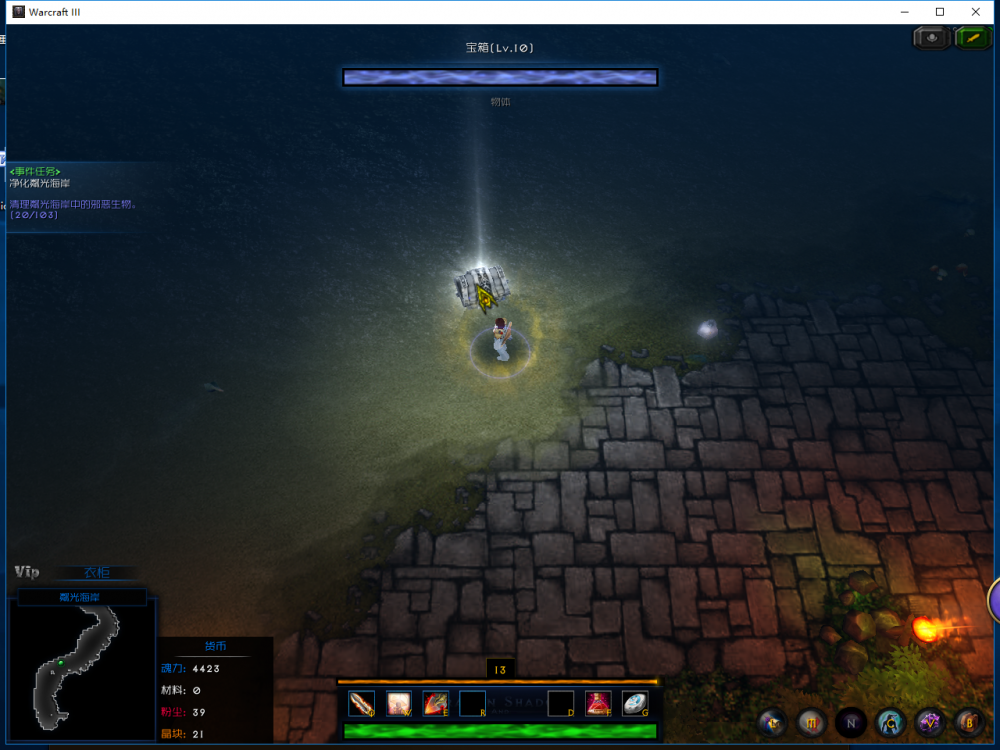
Task: Activate the Q skill with the blade icon
Action: click(x=361, y=703)
